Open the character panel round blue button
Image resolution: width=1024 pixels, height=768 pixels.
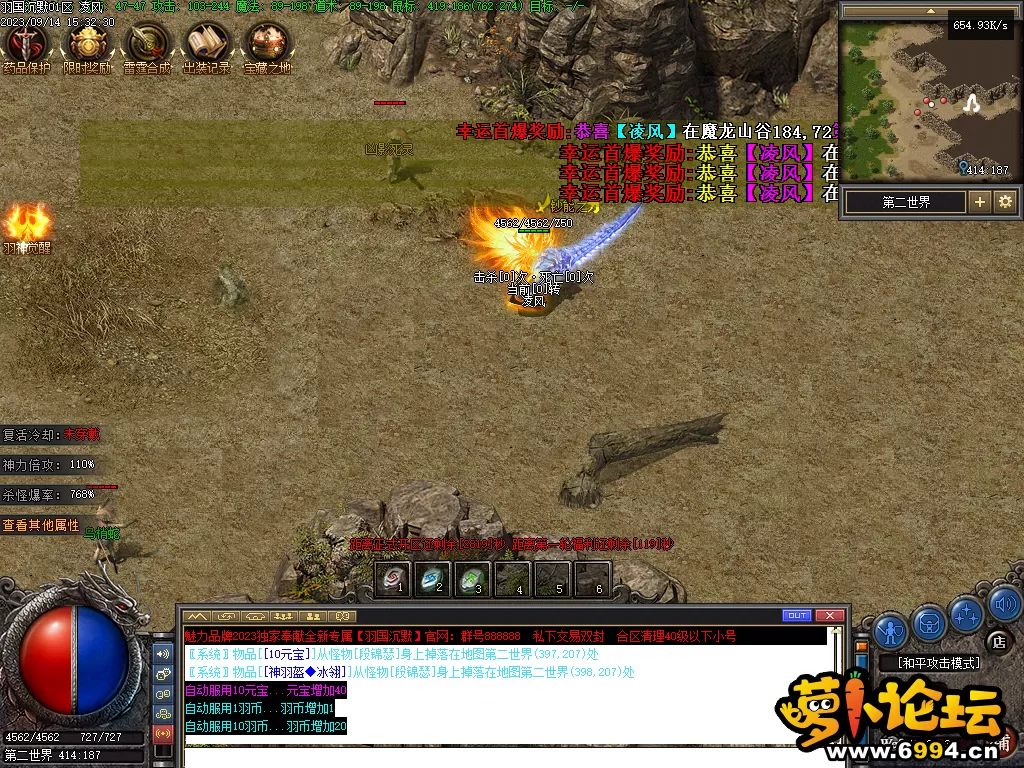coord(890,630)
